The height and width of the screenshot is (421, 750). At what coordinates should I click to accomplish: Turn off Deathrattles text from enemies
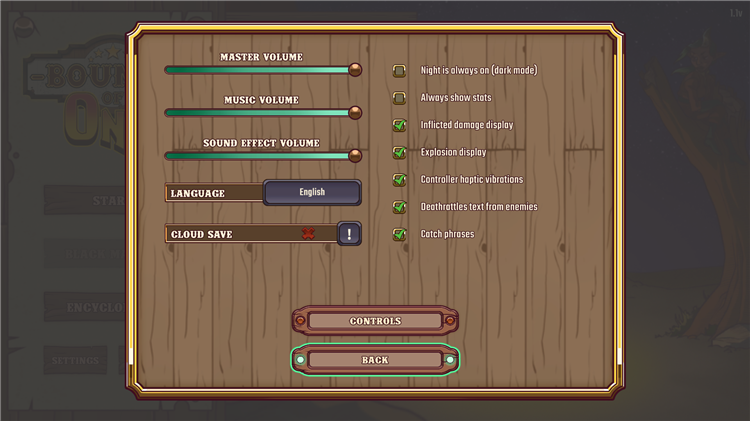point(400,207)
